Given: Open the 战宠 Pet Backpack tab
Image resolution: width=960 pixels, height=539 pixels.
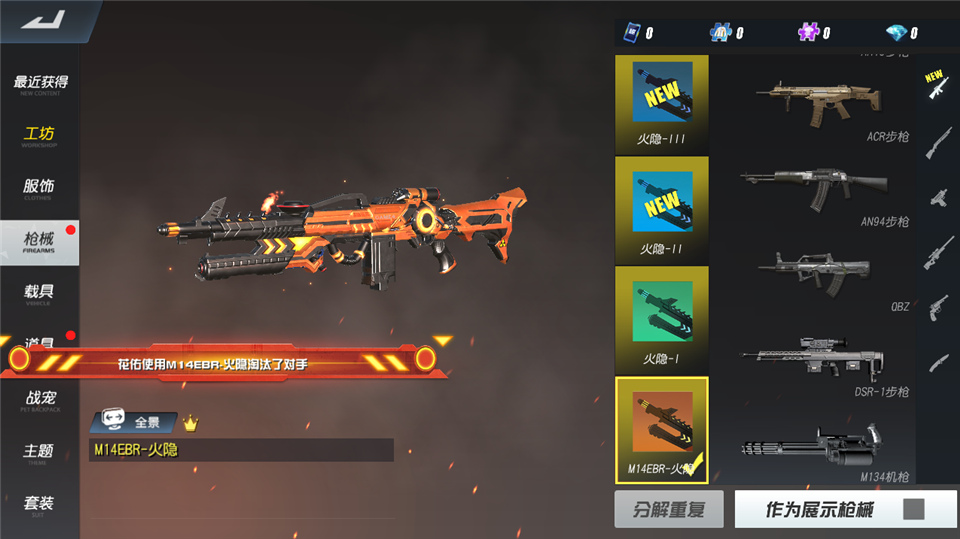Looking at the screenshot, I should [x=40, y=400].
